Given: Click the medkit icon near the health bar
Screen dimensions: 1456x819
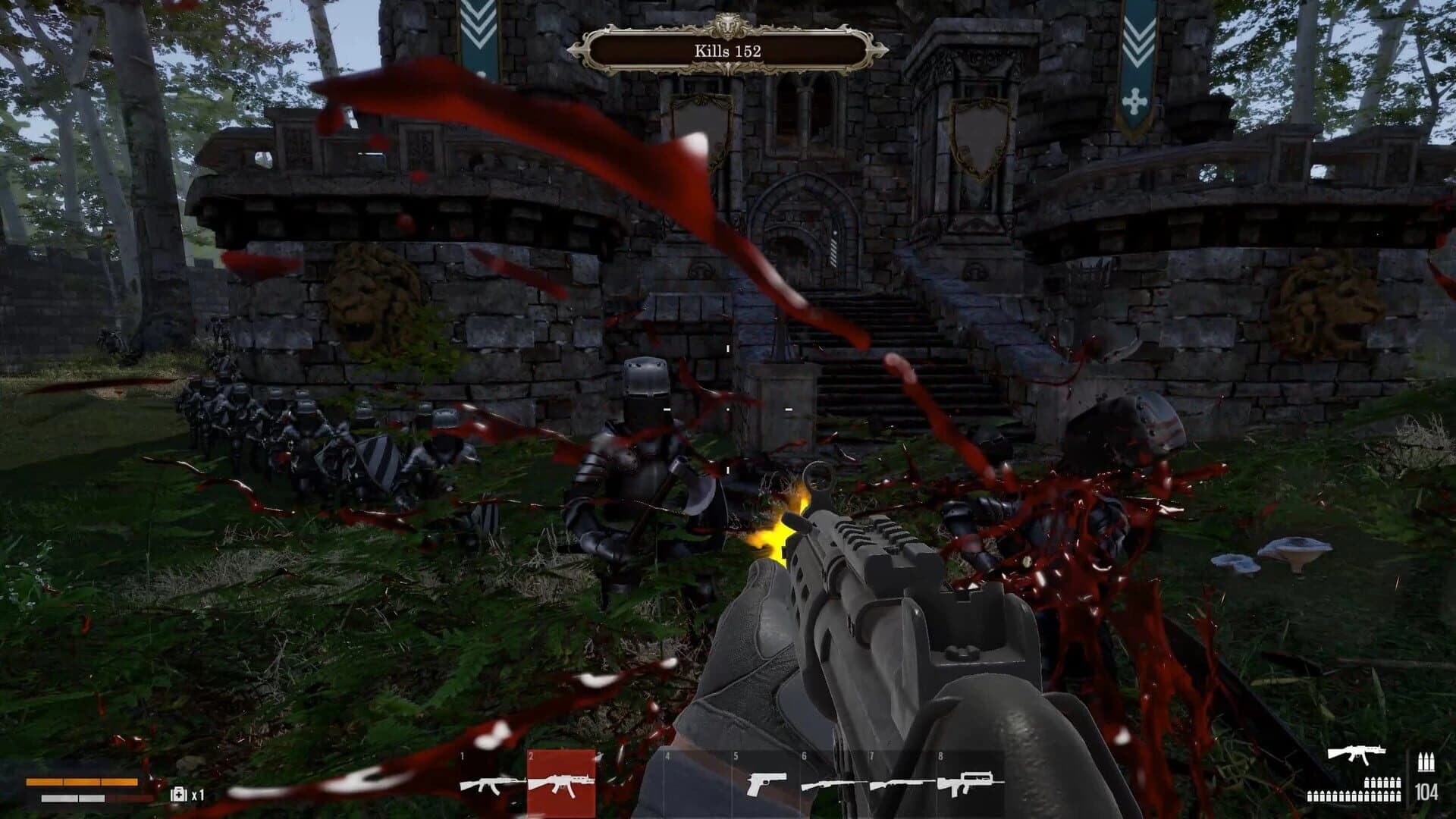Looking at the screenshot, I should tap(178, 795).
